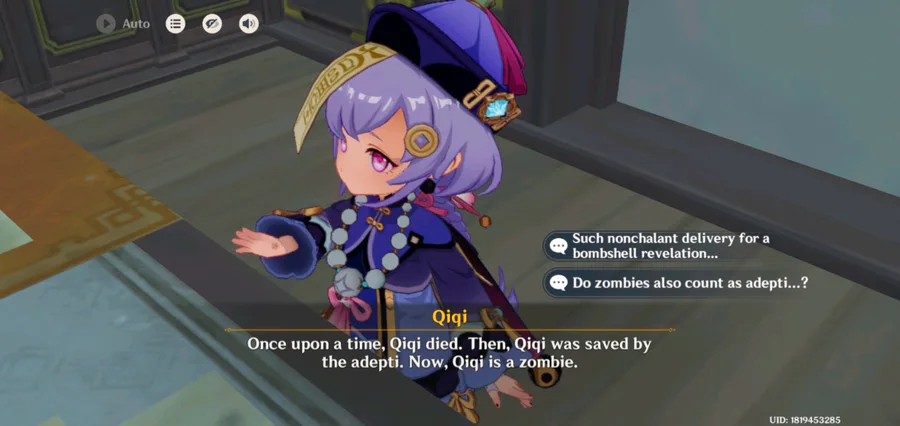Hide the dialogue interface
Image resolution: width=900 pixels, height=426 pixels.
212,23
